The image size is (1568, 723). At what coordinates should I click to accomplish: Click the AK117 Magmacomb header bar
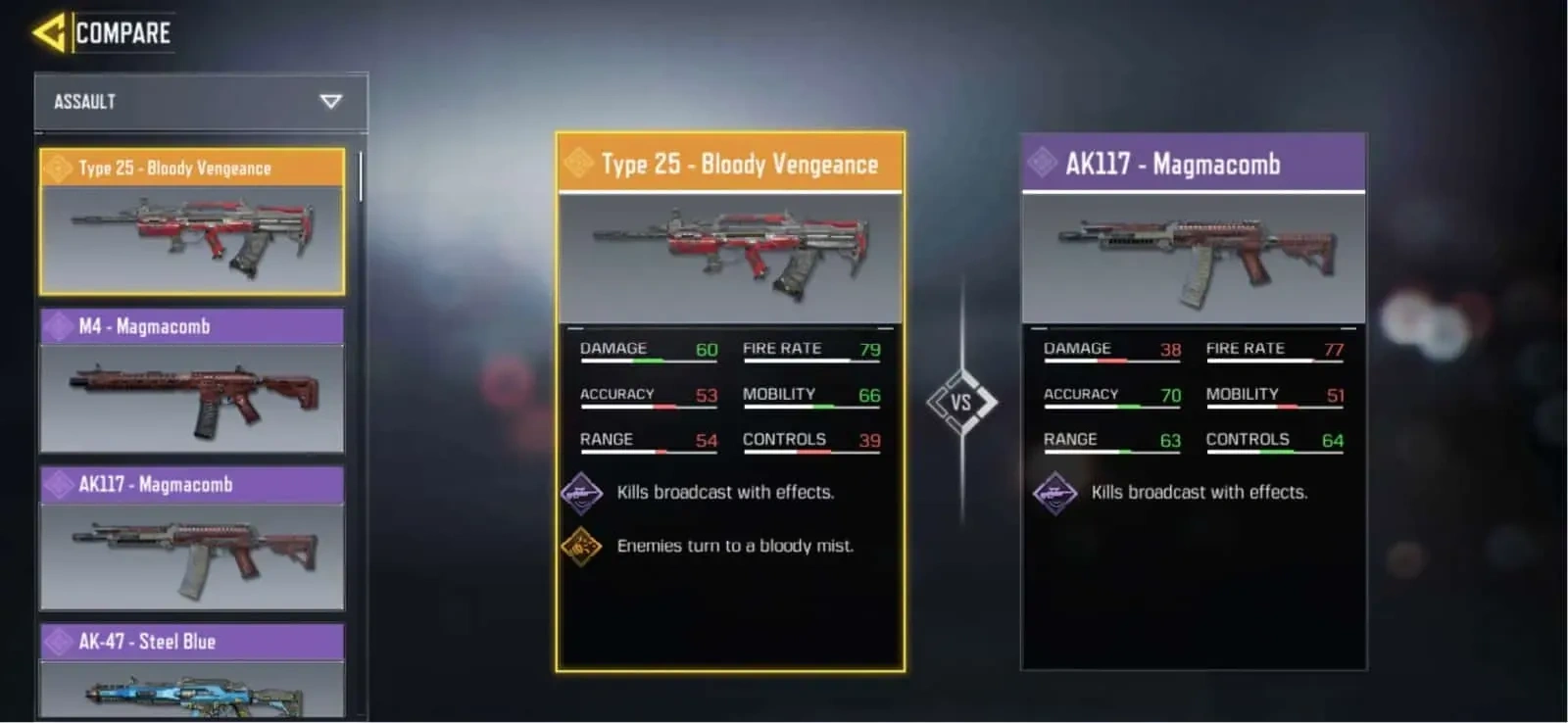pyautogui.click(x=1194, y=163)
